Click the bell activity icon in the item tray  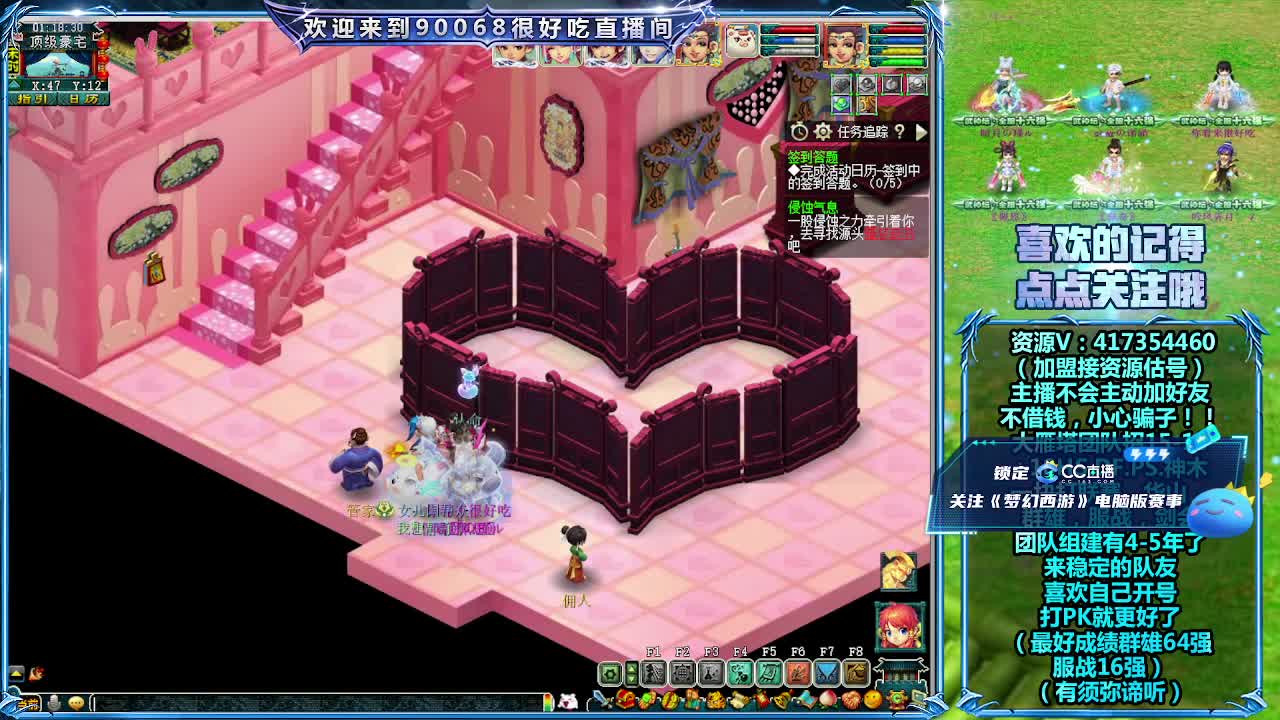click(780, 699)
